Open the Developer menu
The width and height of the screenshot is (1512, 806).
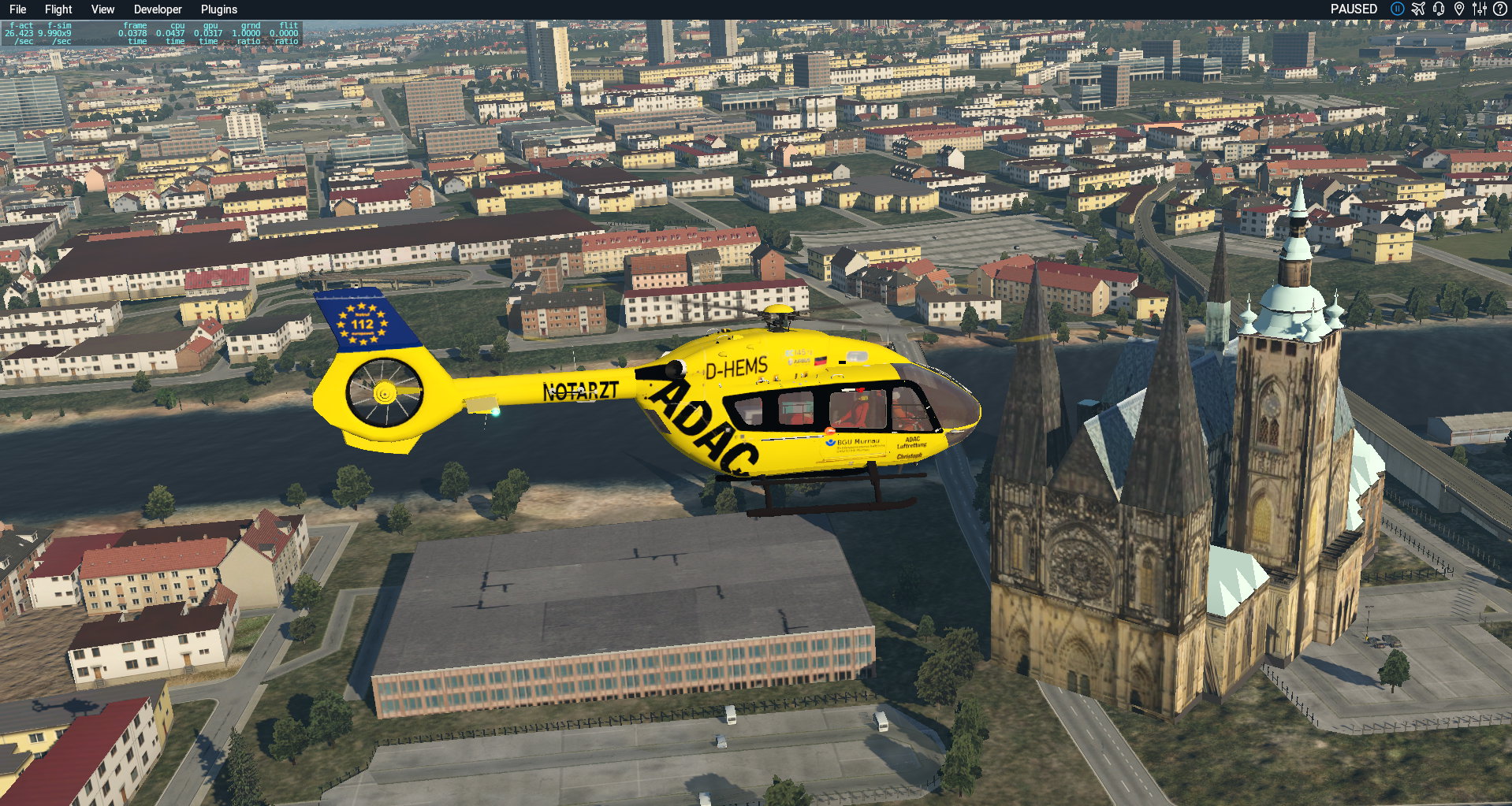click(x=158, y=9)
